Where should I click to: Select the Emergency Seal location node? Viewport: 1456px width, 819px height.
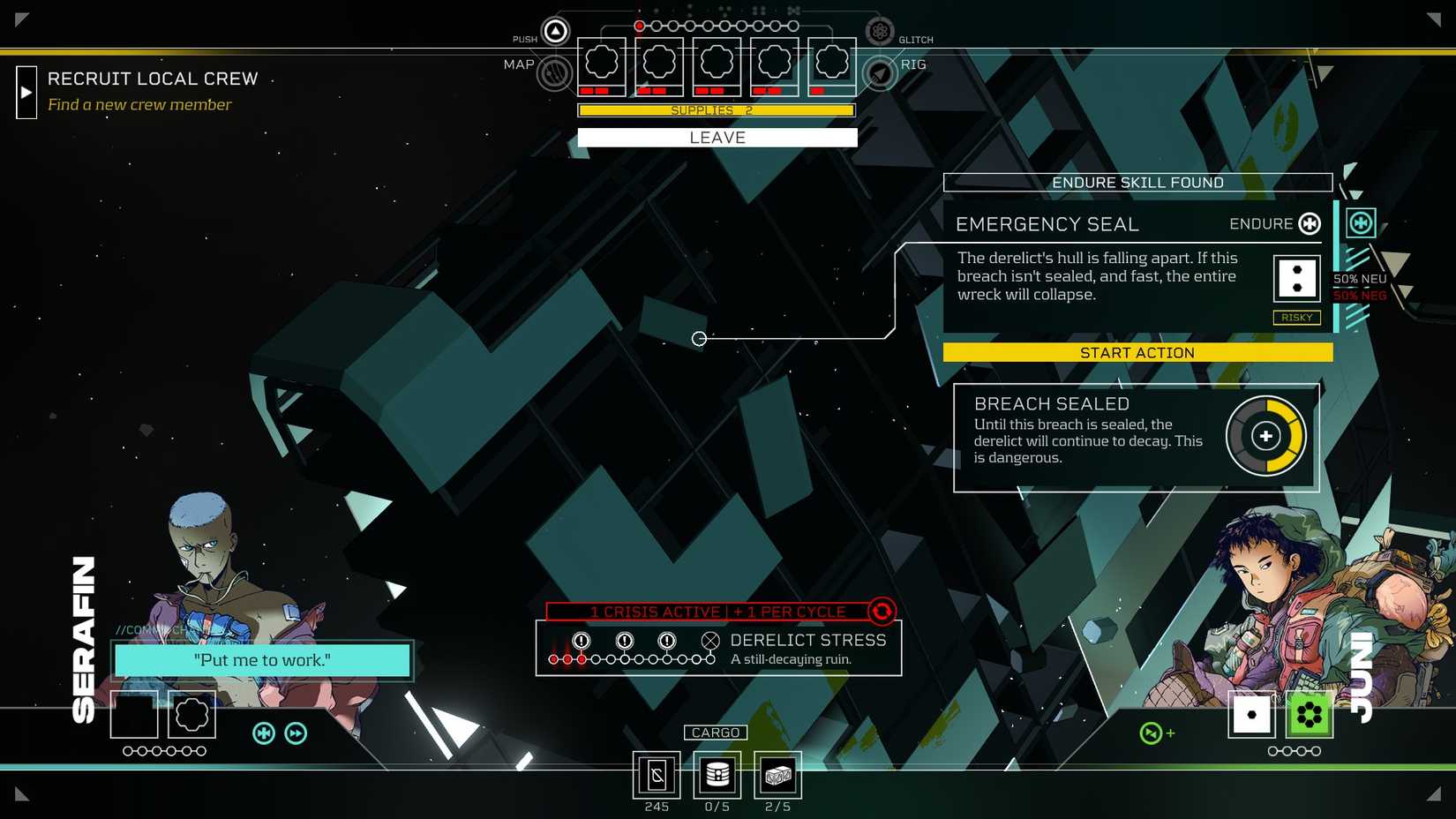[699, 339]
